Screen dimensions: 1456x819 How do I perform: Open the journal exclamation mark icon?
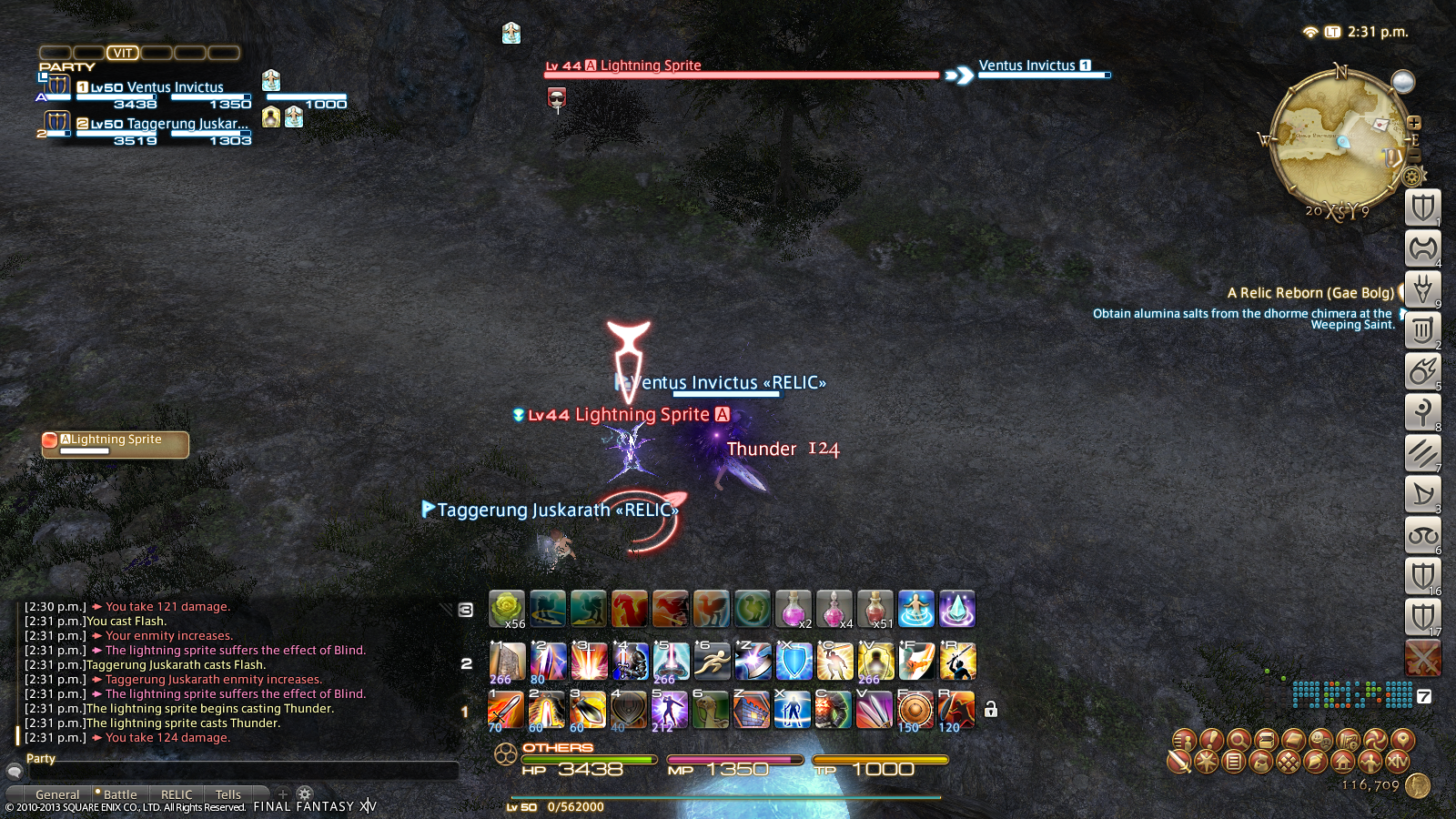[1211, 739]
